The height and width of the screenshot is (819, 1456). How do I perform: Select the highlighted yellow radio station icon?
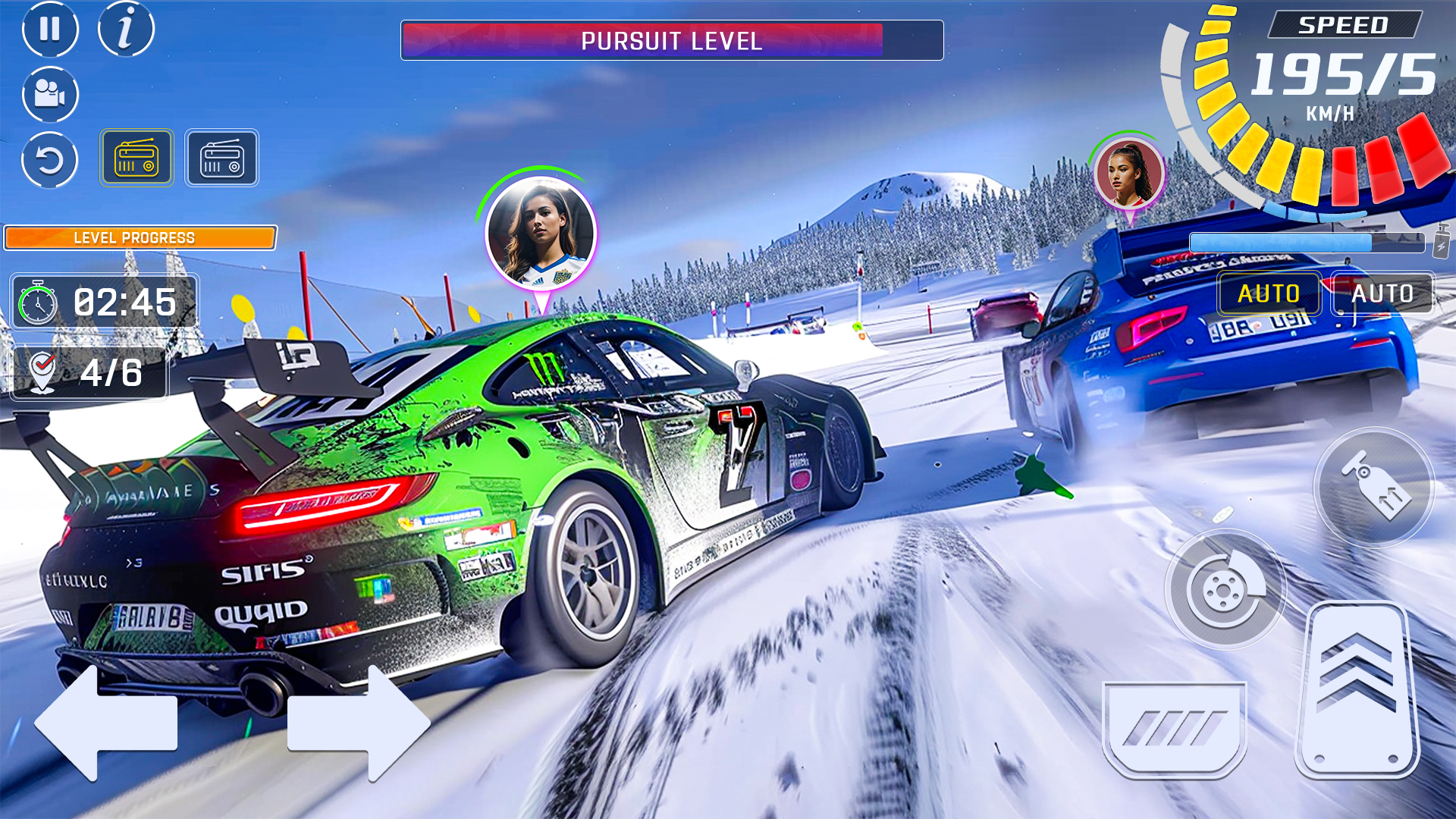point(137,158)
